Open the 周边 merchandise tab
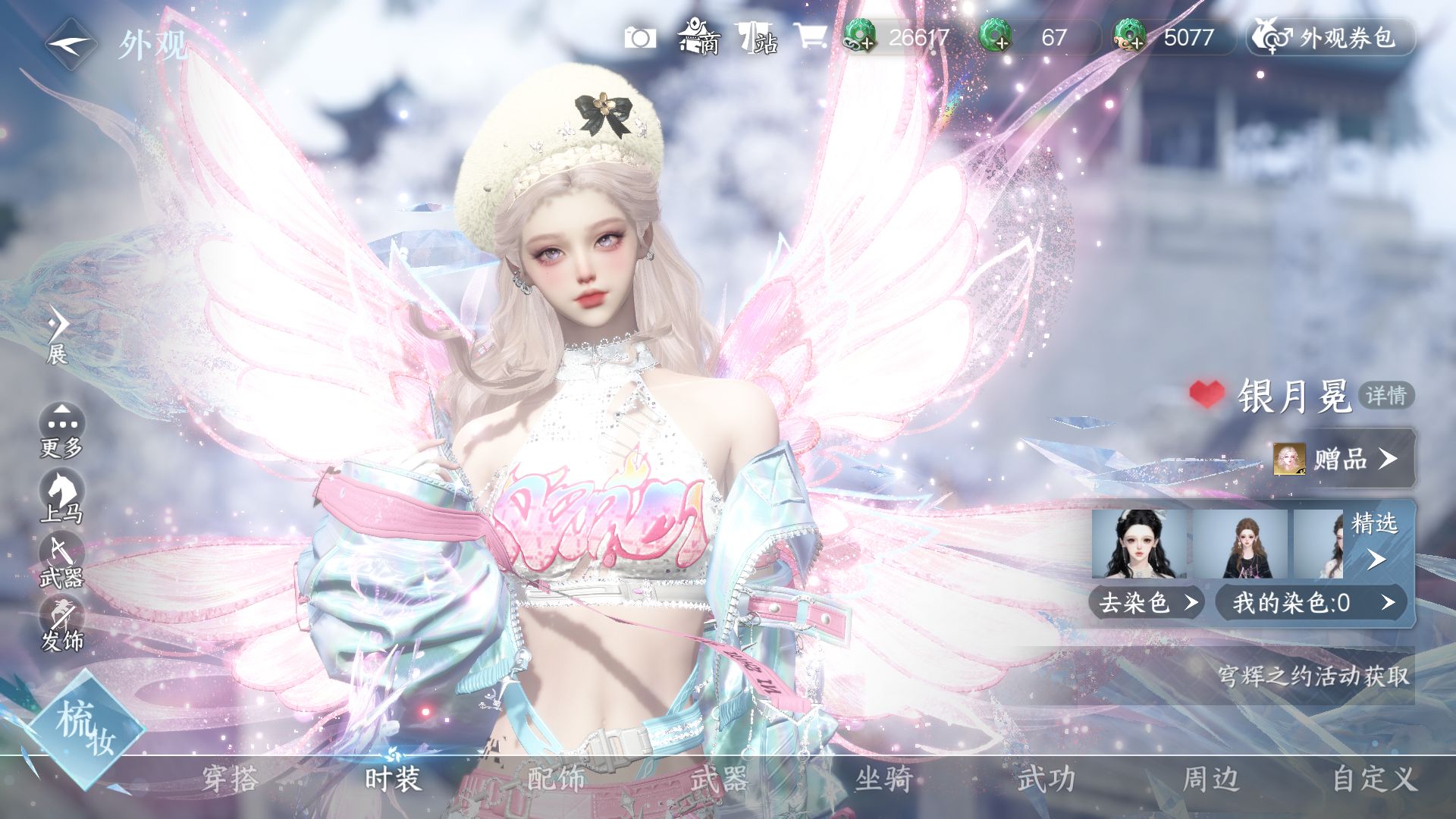1456x819 pixels. pyautogui.click(x=1211, y=779)
